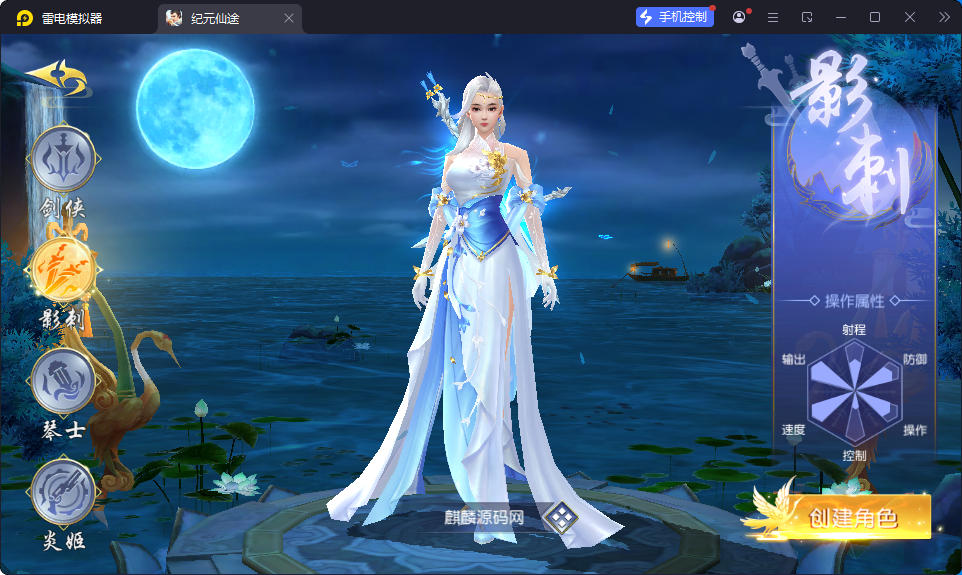
Task: Open the 手机控制 phone control panel
Action: click(675, 17)
